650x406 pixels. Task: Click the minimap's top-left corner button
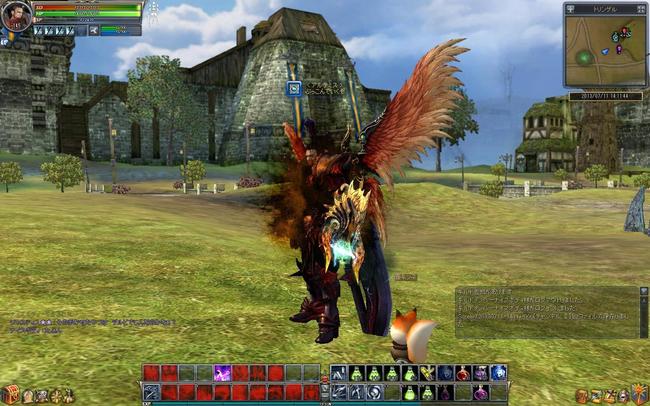[x=570, y=7]
